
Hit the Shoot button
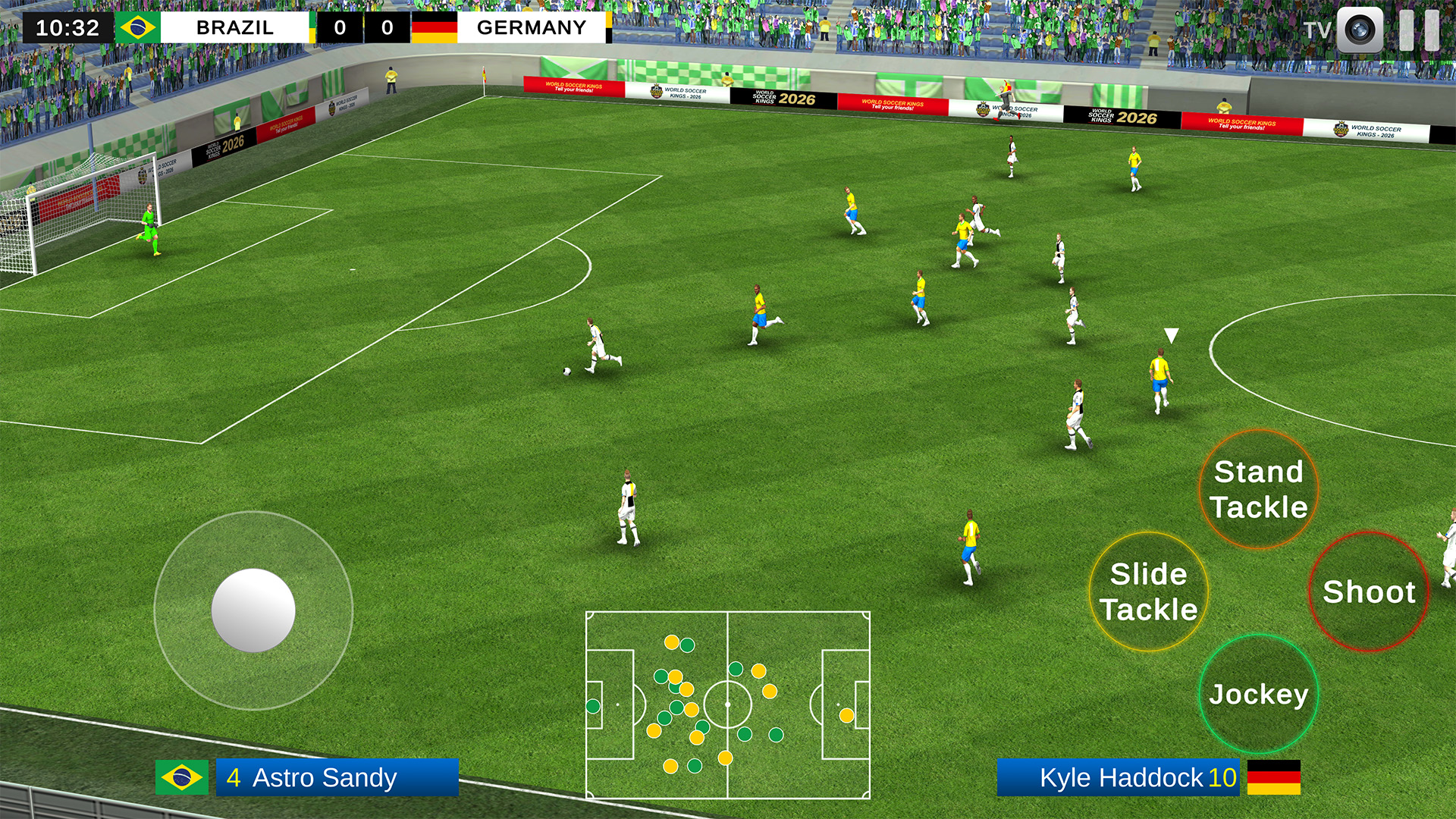(1369, 591)
